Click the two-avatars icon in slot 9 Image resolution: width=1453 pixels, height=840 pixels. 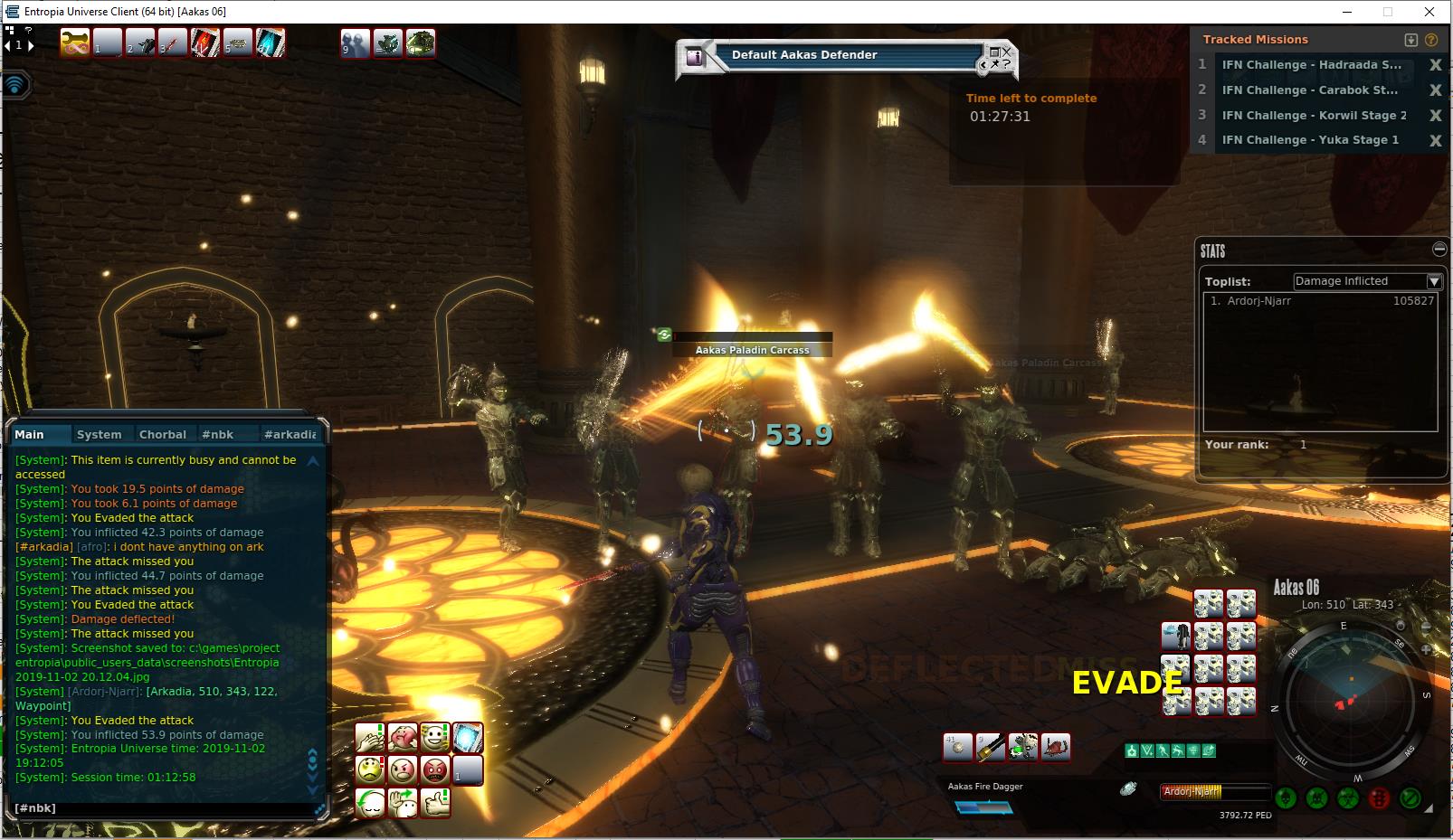click(355, 42)
